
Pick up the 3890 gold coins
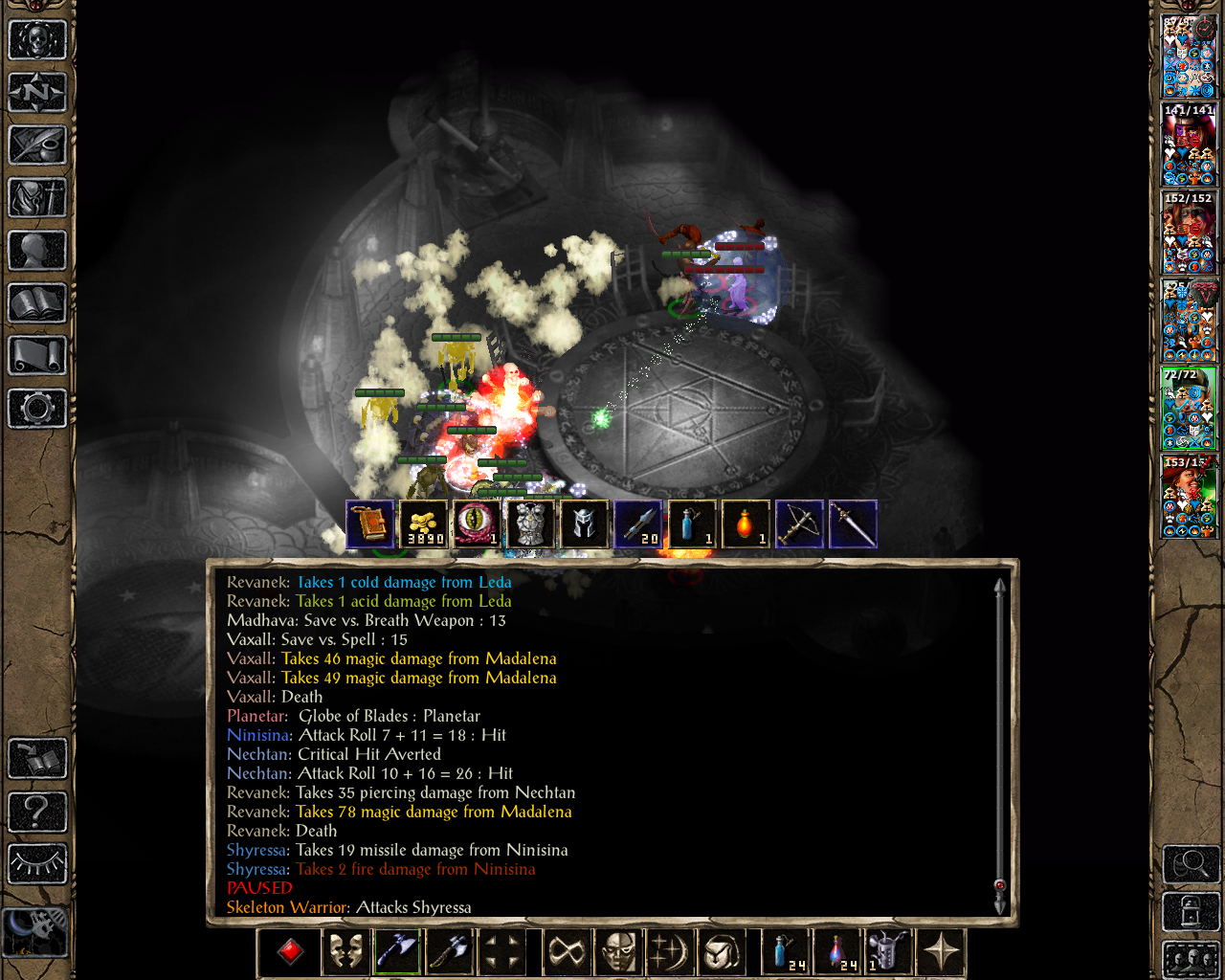(423, 524)
